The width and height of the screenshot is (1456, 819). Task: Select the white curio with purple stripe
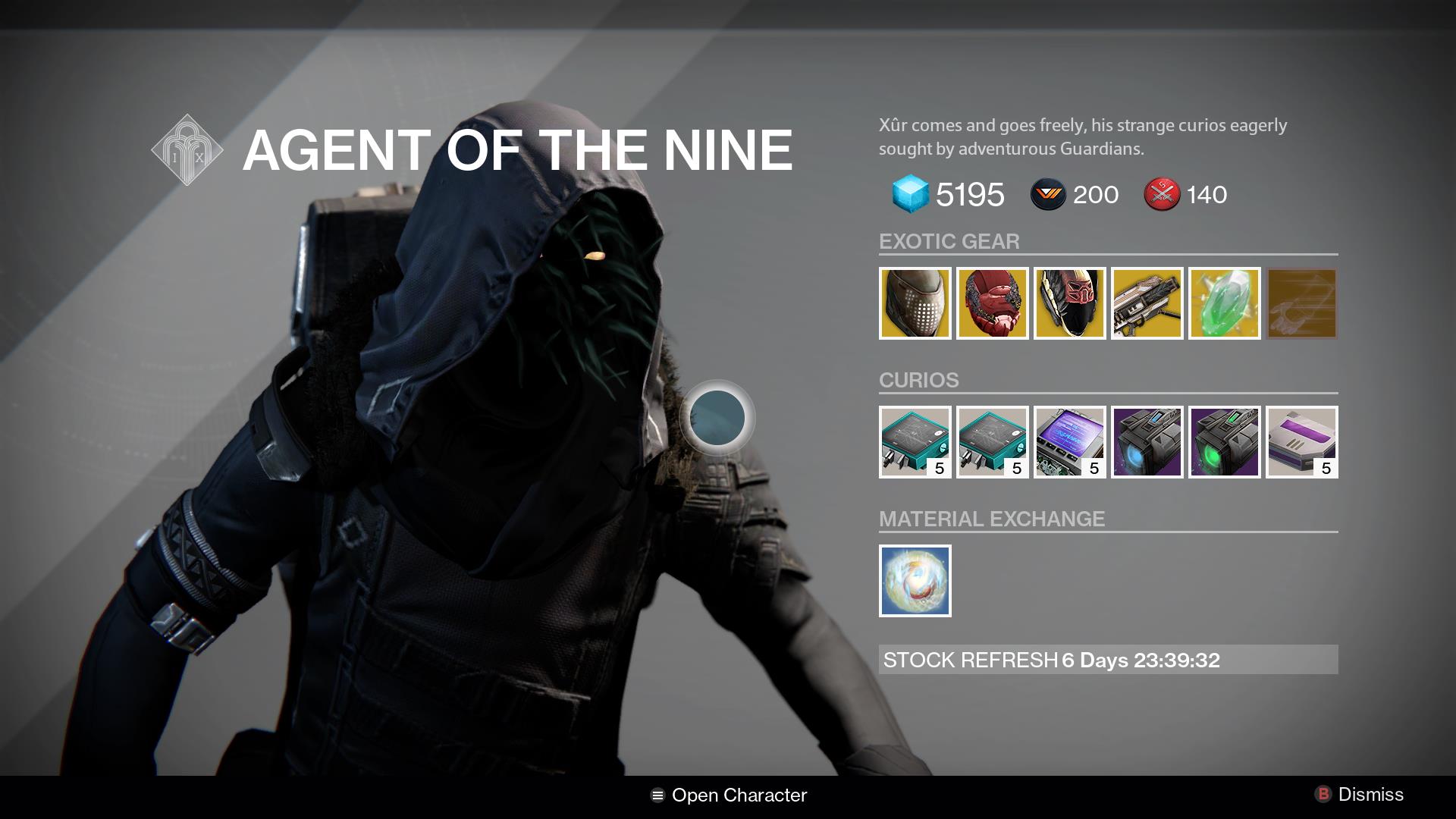coord(1301,443)
